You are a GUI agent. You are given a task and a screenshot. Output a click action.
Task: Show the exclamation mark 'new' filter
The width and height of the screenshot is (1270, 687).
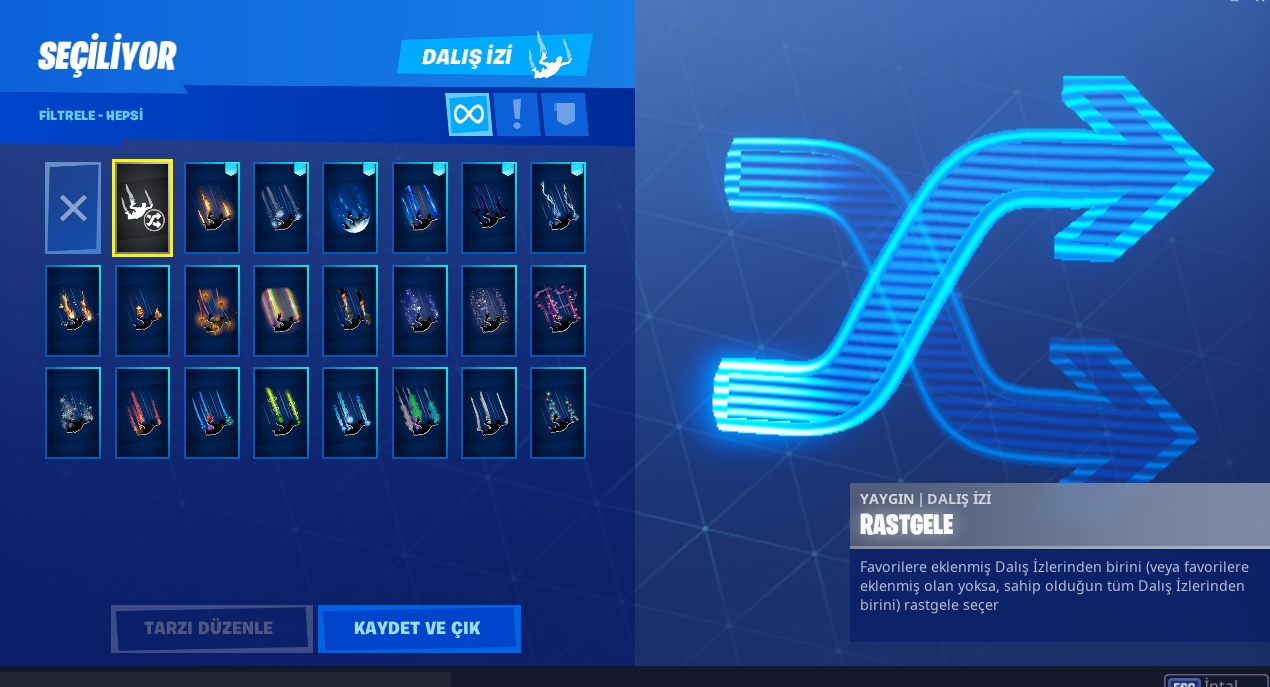click(x=517, y=114)
